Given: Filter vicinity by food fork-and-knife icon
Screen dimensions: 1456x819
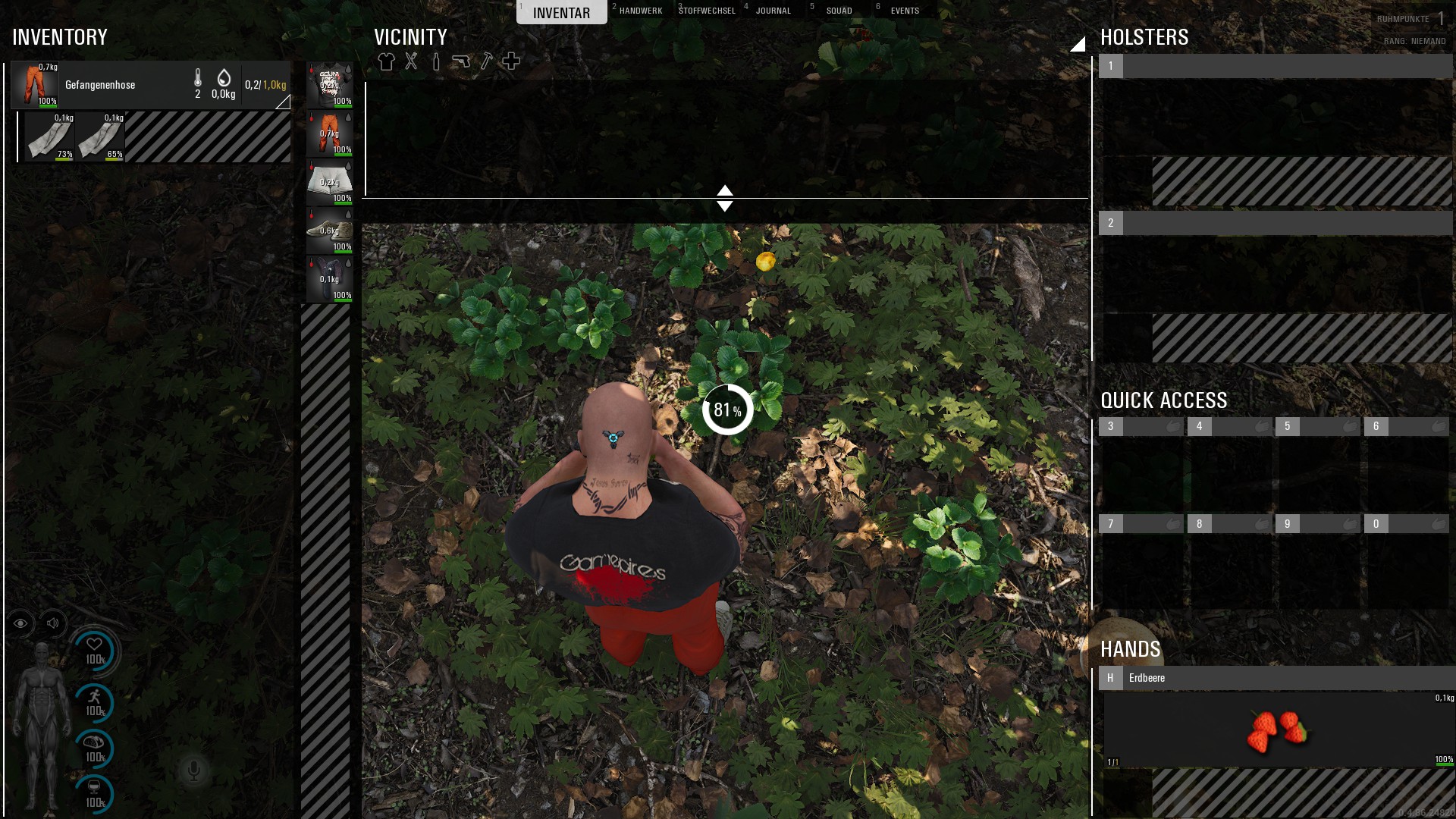Looking at the screenshot, I should [x=411, y=61].
